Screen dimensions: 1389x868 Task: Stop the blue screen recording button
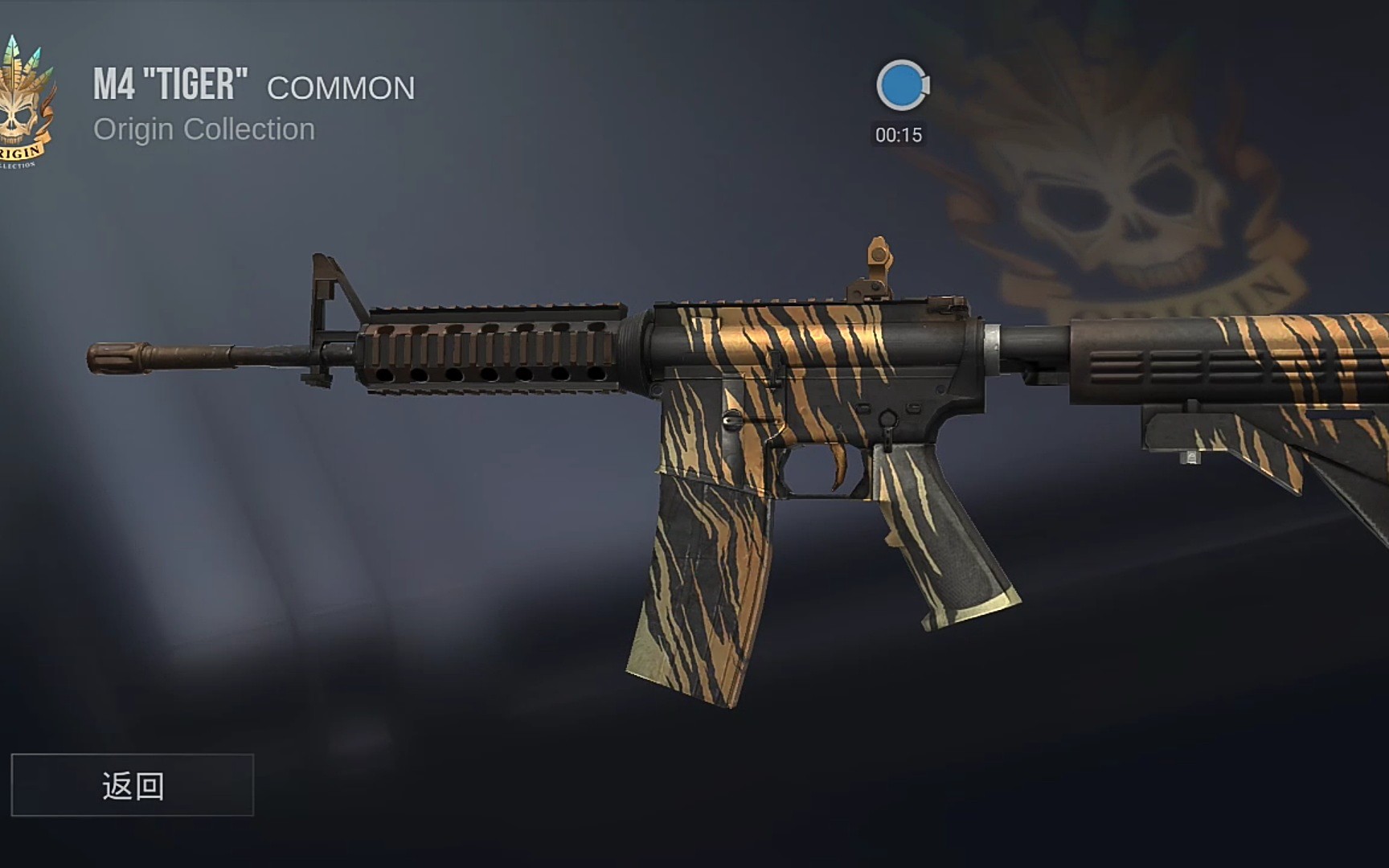901,85
